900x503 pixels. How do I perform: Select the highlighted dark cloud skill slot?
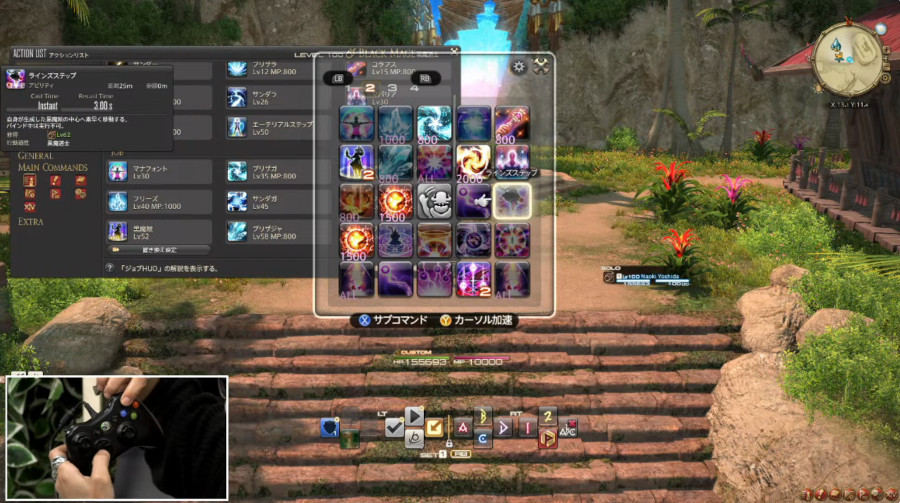512,201
